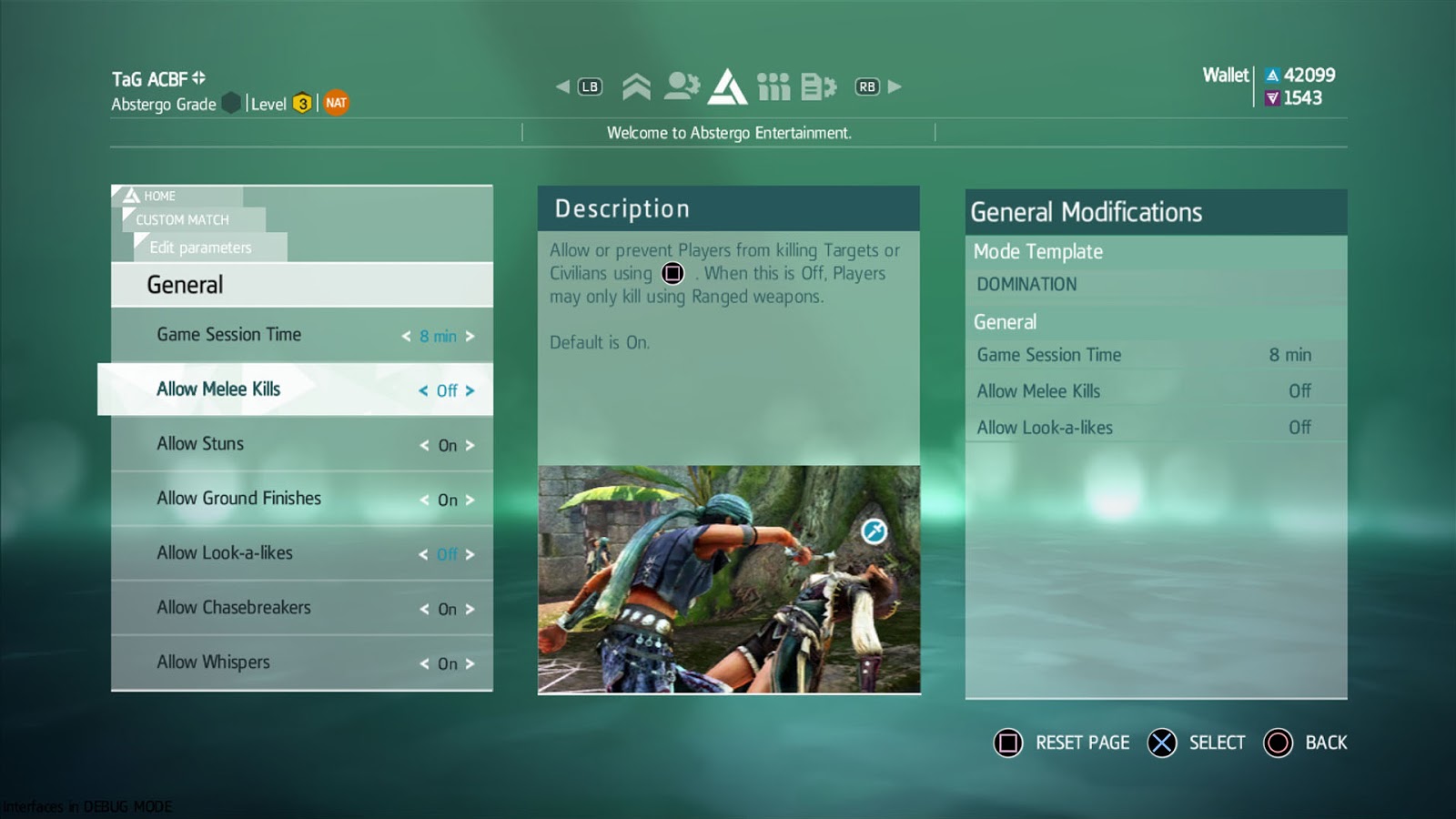
Task: Click the orange NAT indicator icon
Action: (336, 103)
